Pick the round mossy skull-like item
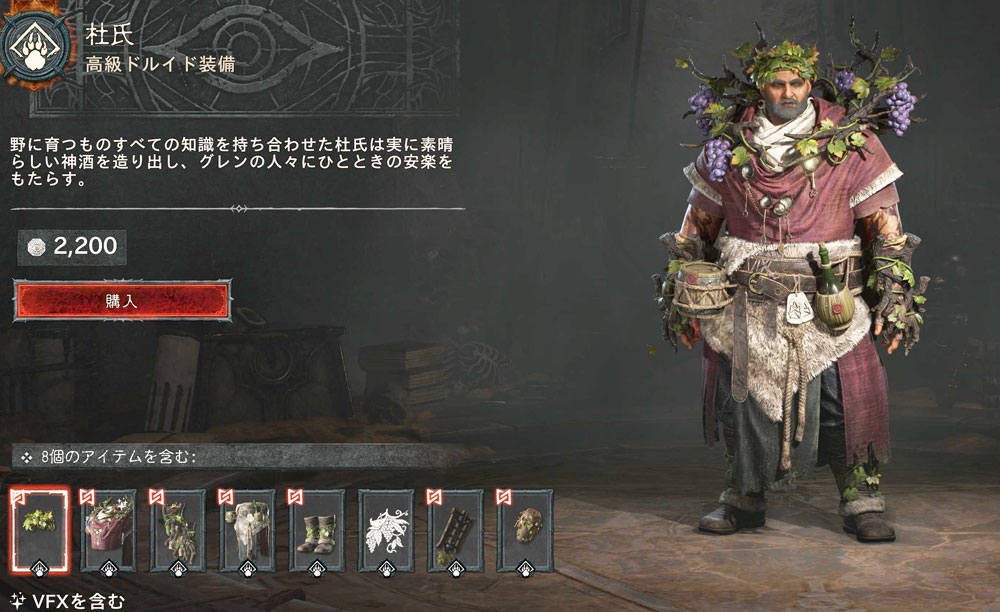Image resolution: width=1000 pixels, height=612 pixels. tap(525, 529)
